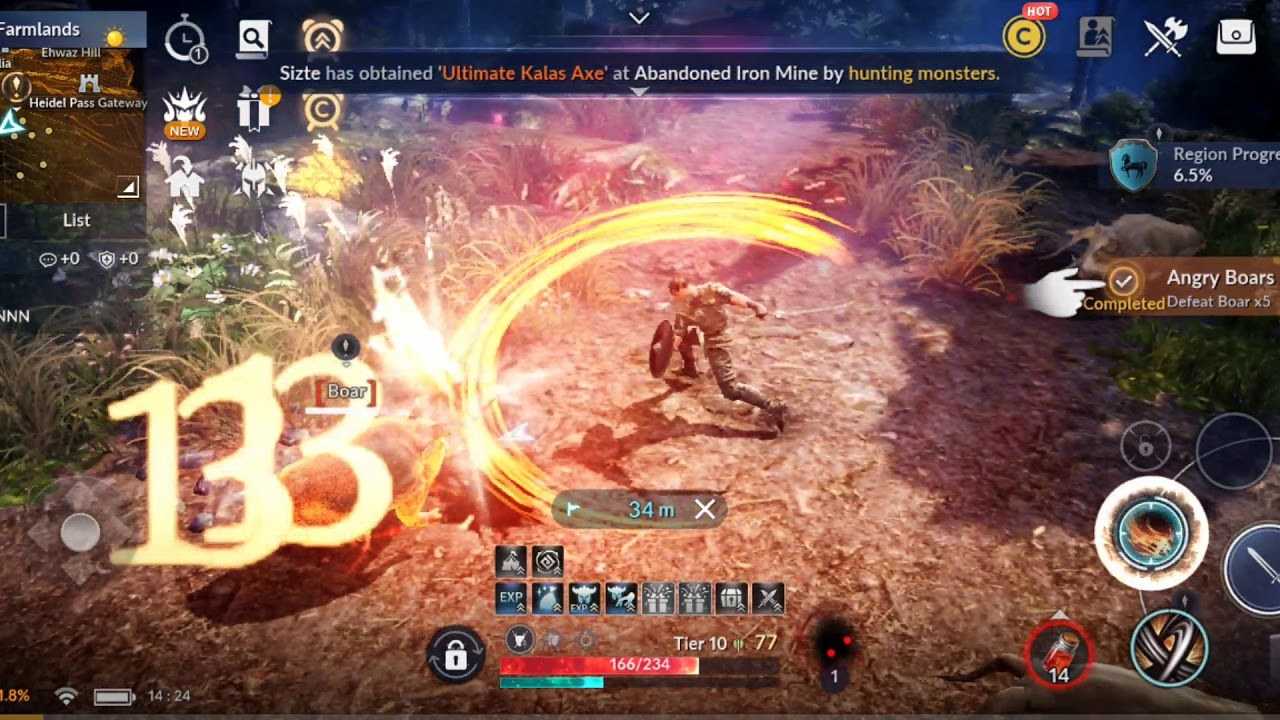Activate the glowing fire orb skill
Screen dimensions: 1280x720
click(1151, 530)
